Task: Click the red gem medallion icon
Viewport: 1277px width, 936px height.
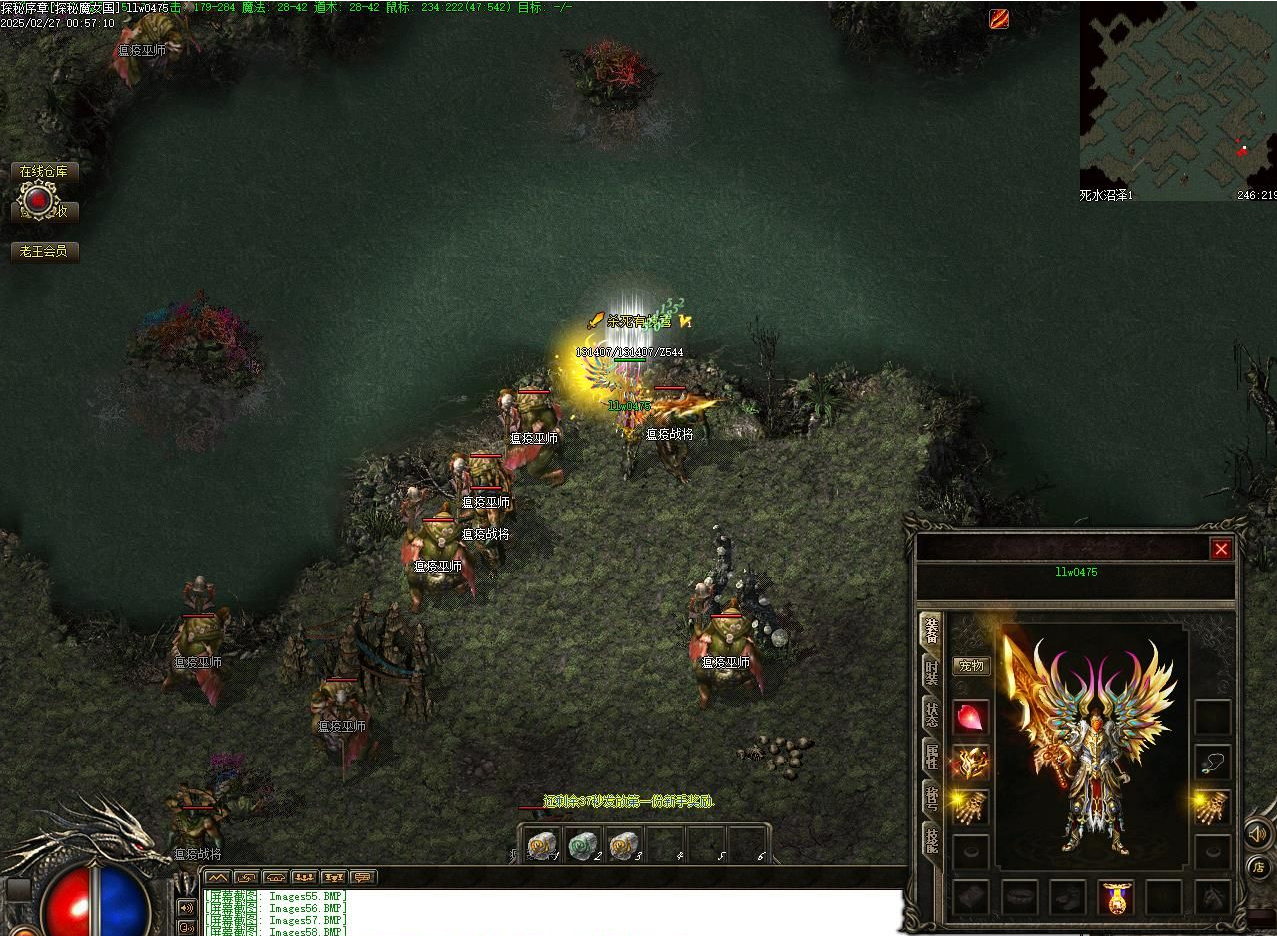Action: pyautogui.click(x=38, y=201)
